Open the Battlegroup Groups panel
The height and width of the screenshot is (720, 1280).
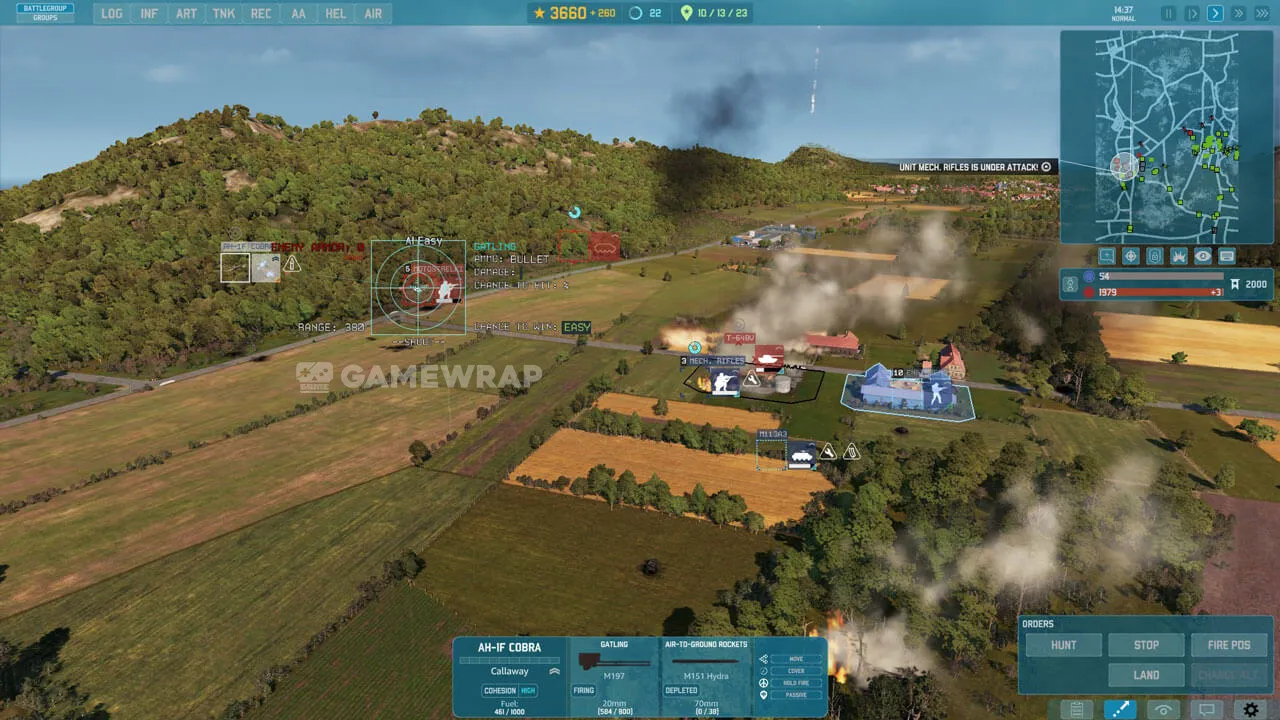45,13
